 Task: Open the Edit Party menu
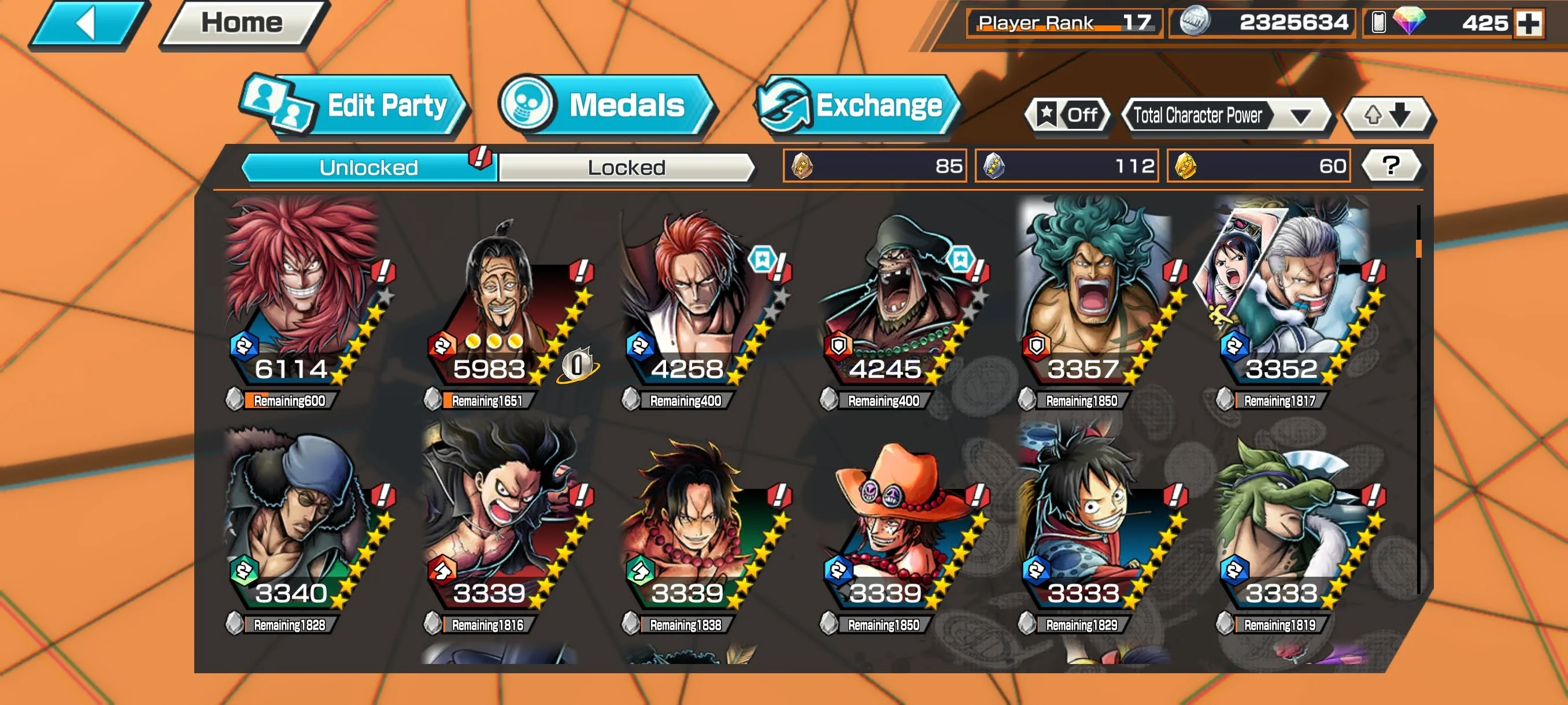[356, 105]
